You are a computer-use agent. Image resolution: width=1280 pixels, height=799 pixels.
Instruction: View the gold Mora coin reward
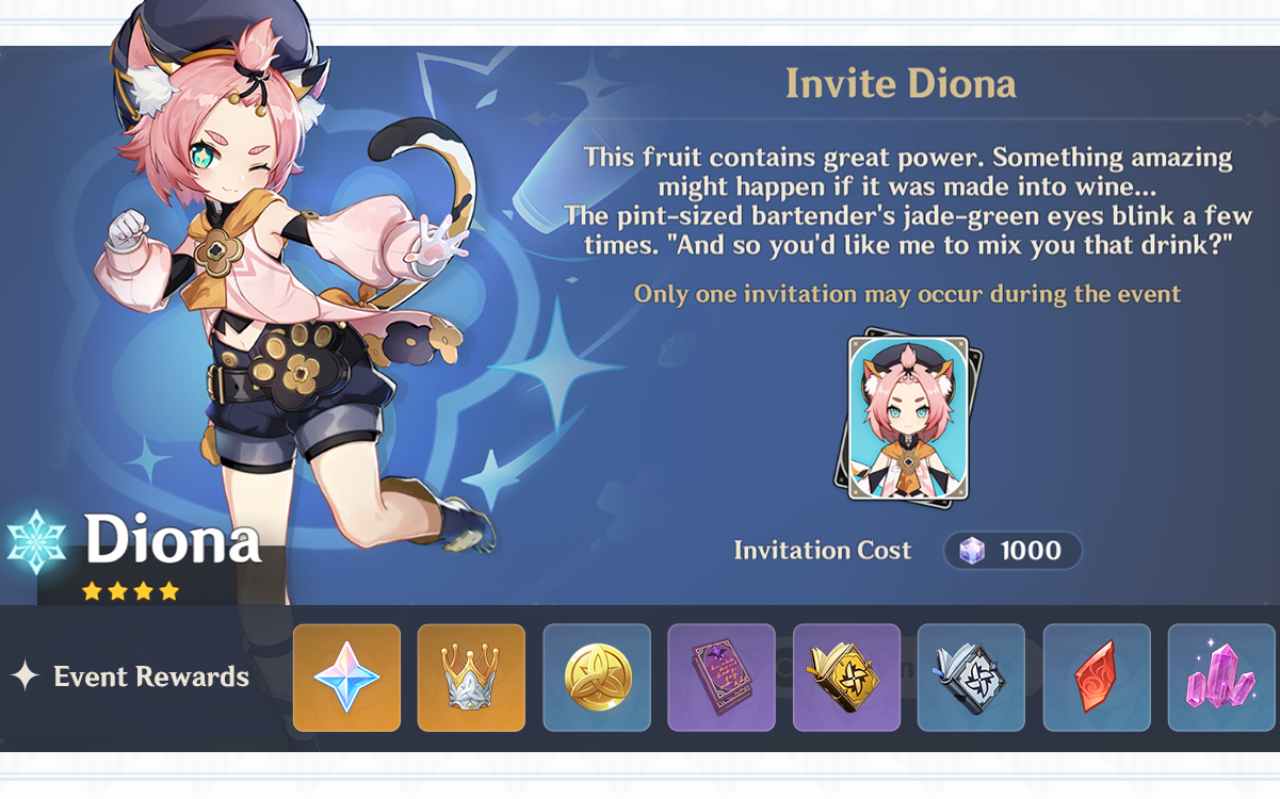pyautogui.click(x=597, y=677)
